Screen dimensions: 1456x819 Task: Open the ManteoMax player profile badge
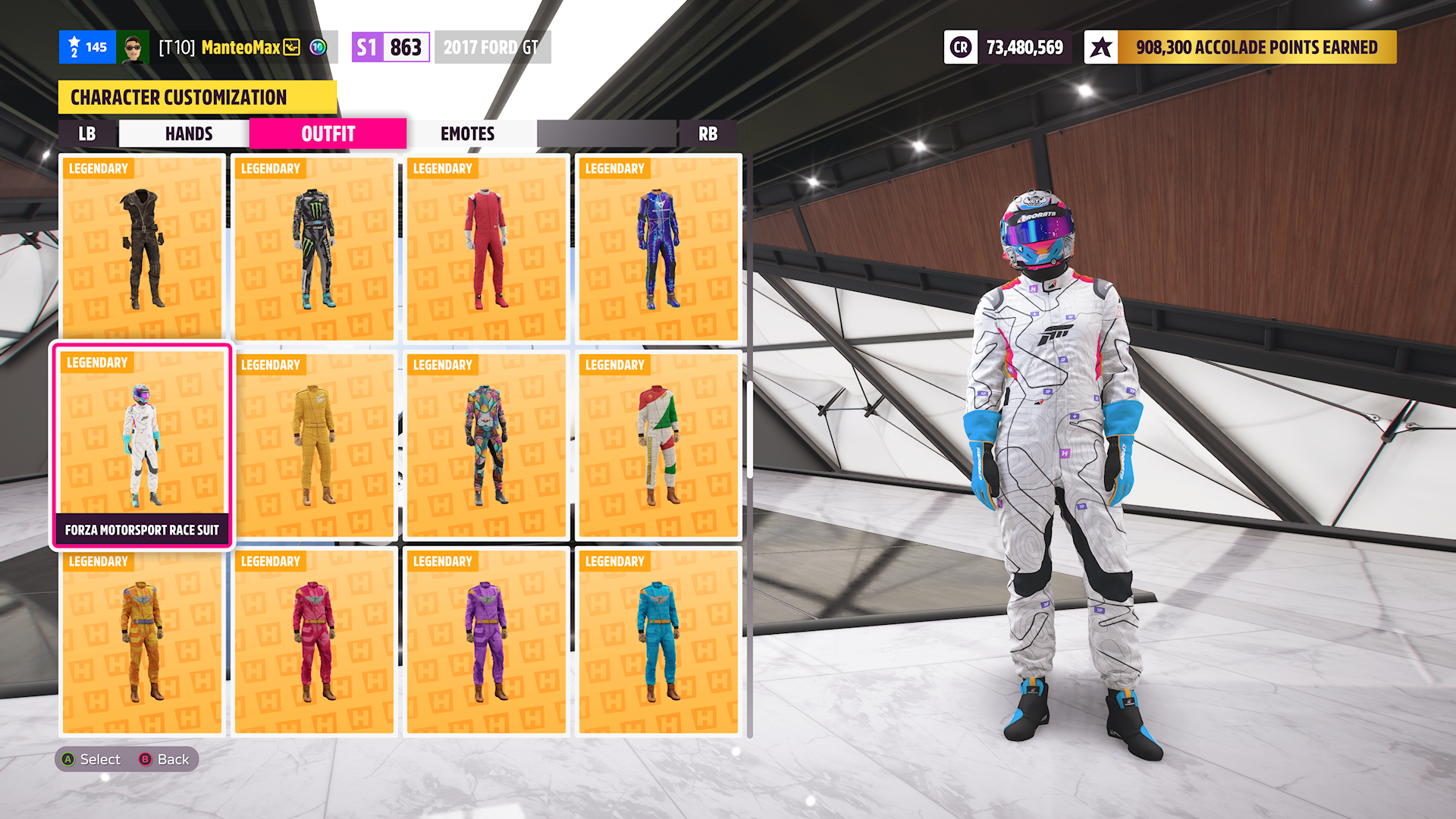(240, 48)
